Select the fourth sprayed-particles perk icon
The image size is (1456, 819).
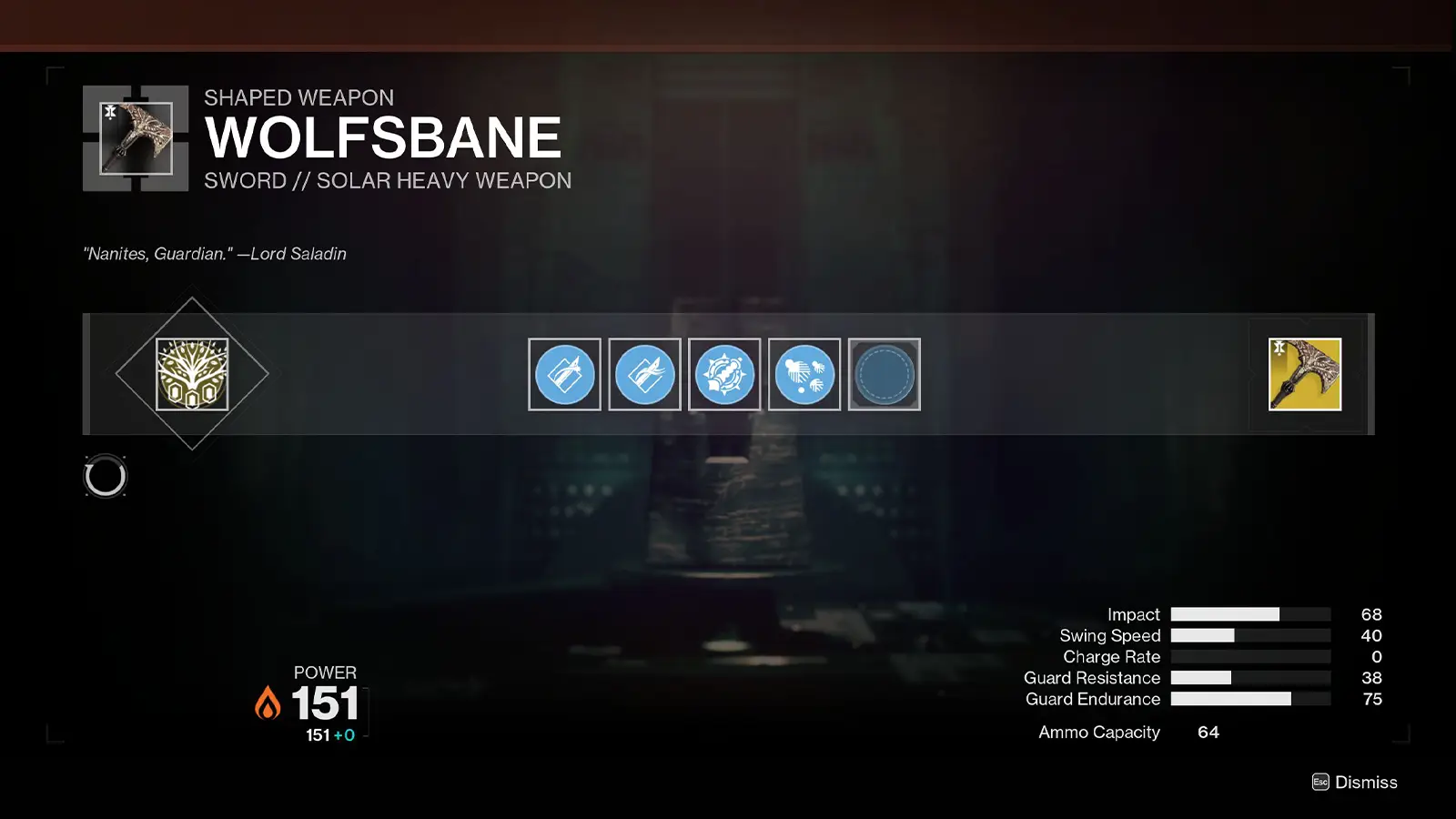(x=804, y=374)
